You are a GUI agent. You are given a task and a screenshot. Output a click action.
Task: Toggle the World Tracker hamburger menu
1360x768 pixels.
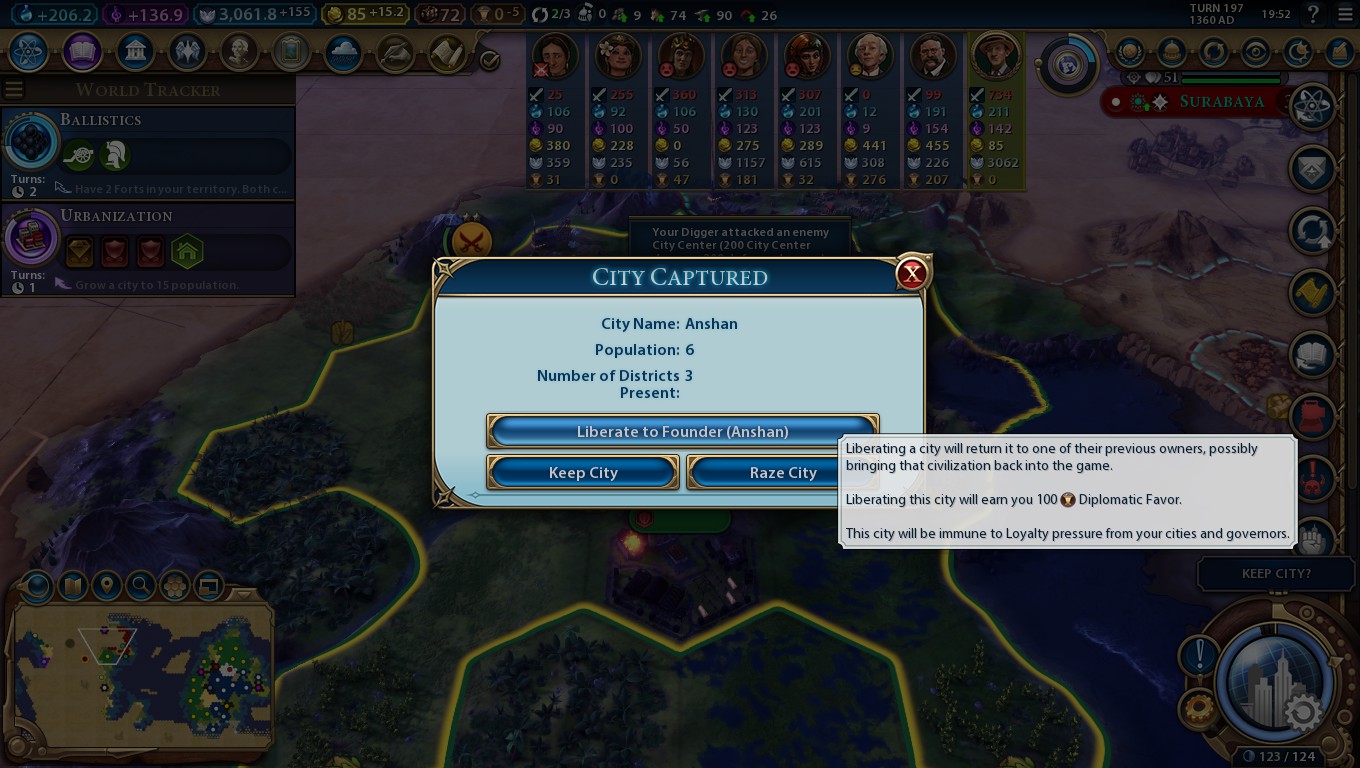coord(14,90)
